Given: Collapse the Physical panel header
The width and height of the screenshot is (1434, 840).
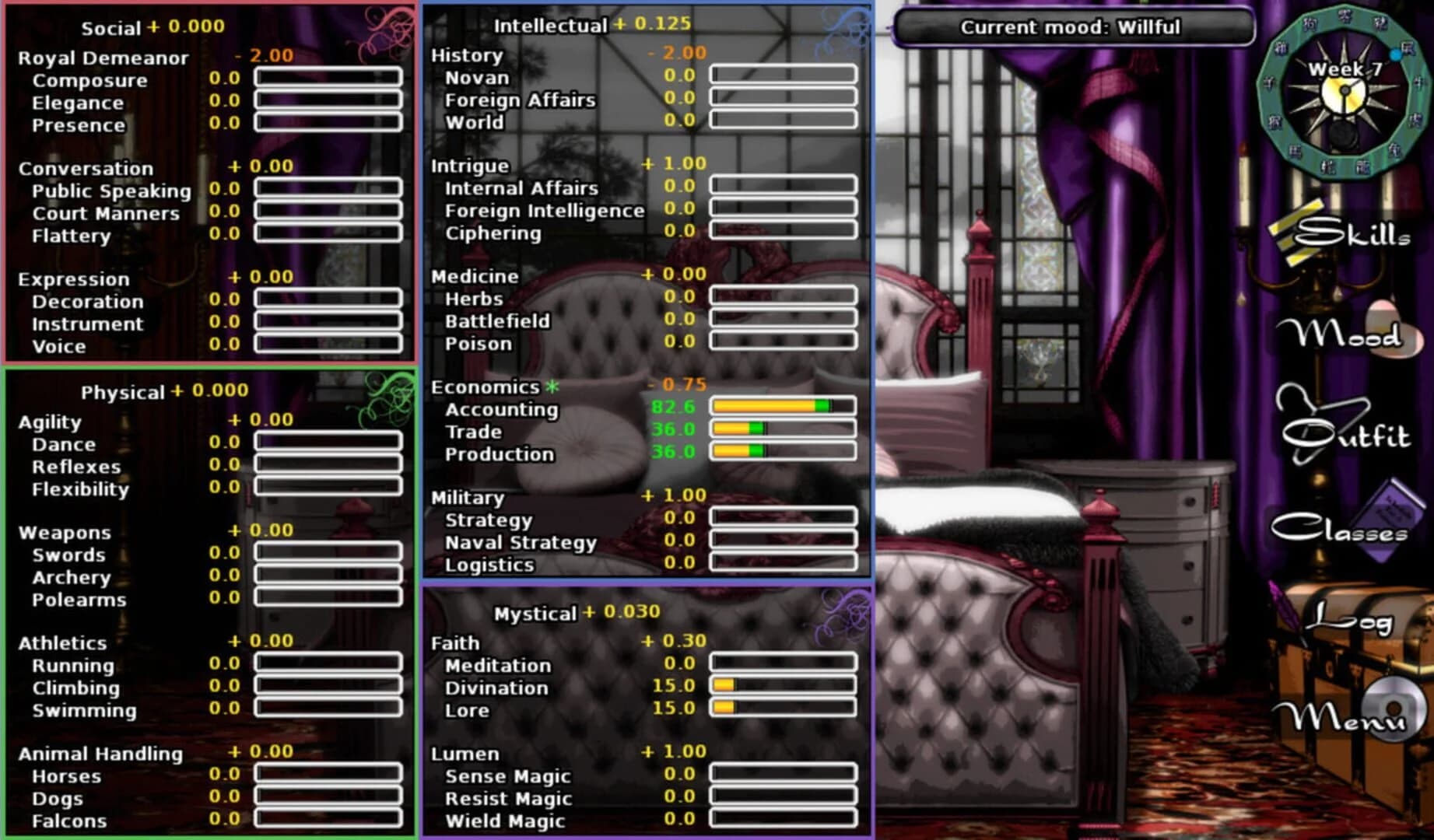Looking at the screenshot, I should [125, 393].
